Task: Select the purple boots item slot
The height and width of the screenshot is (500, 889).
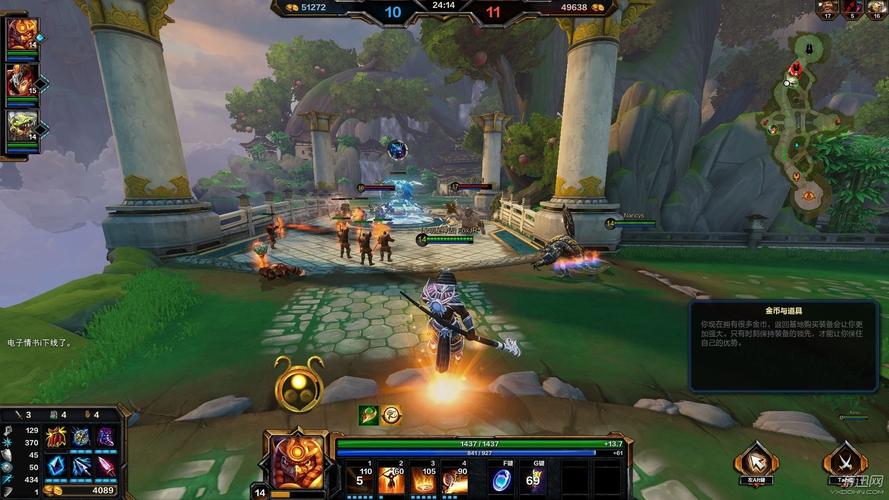Action: coord(105,437)
